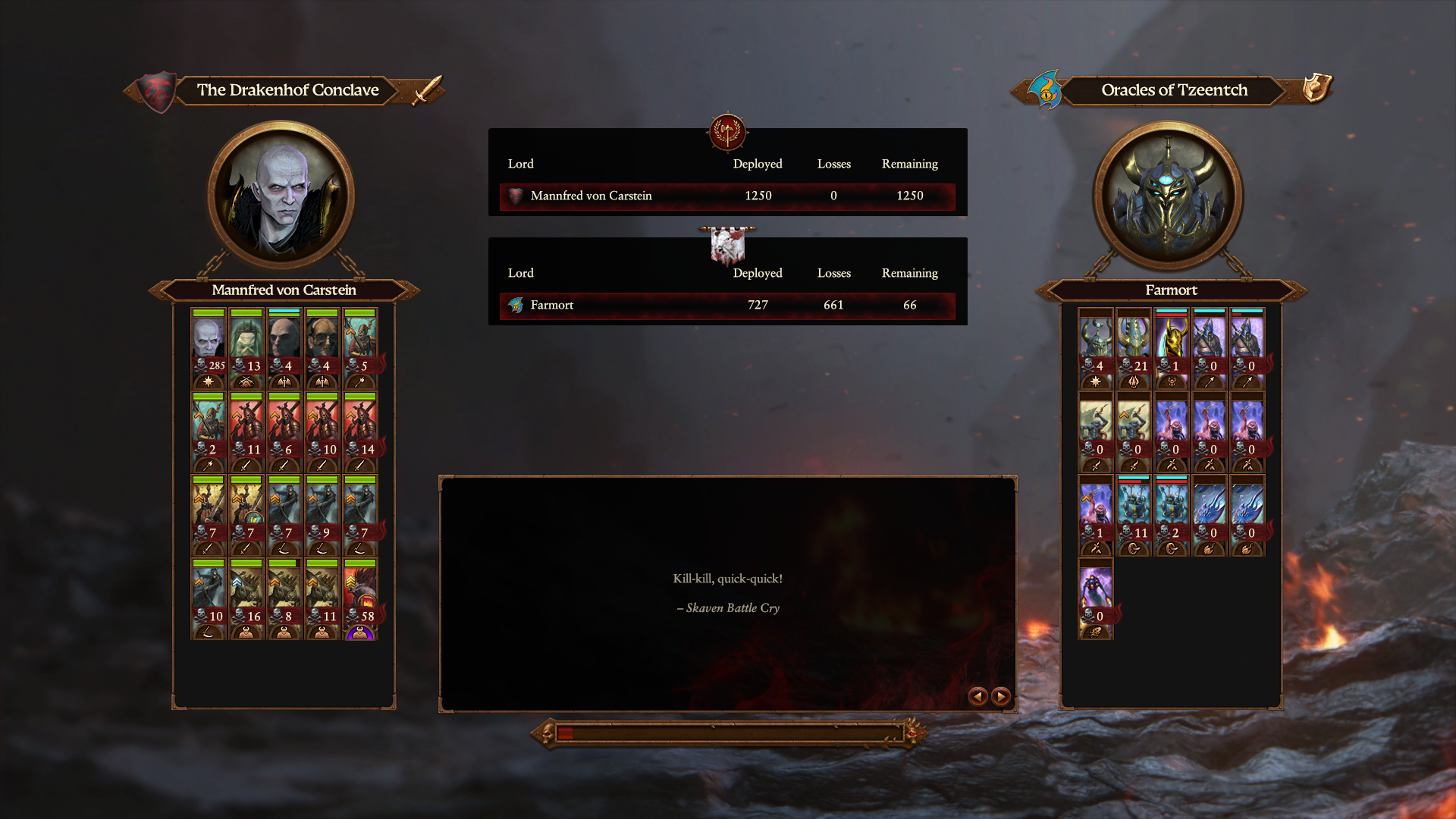Click the Farmort results row

[726, 305]
